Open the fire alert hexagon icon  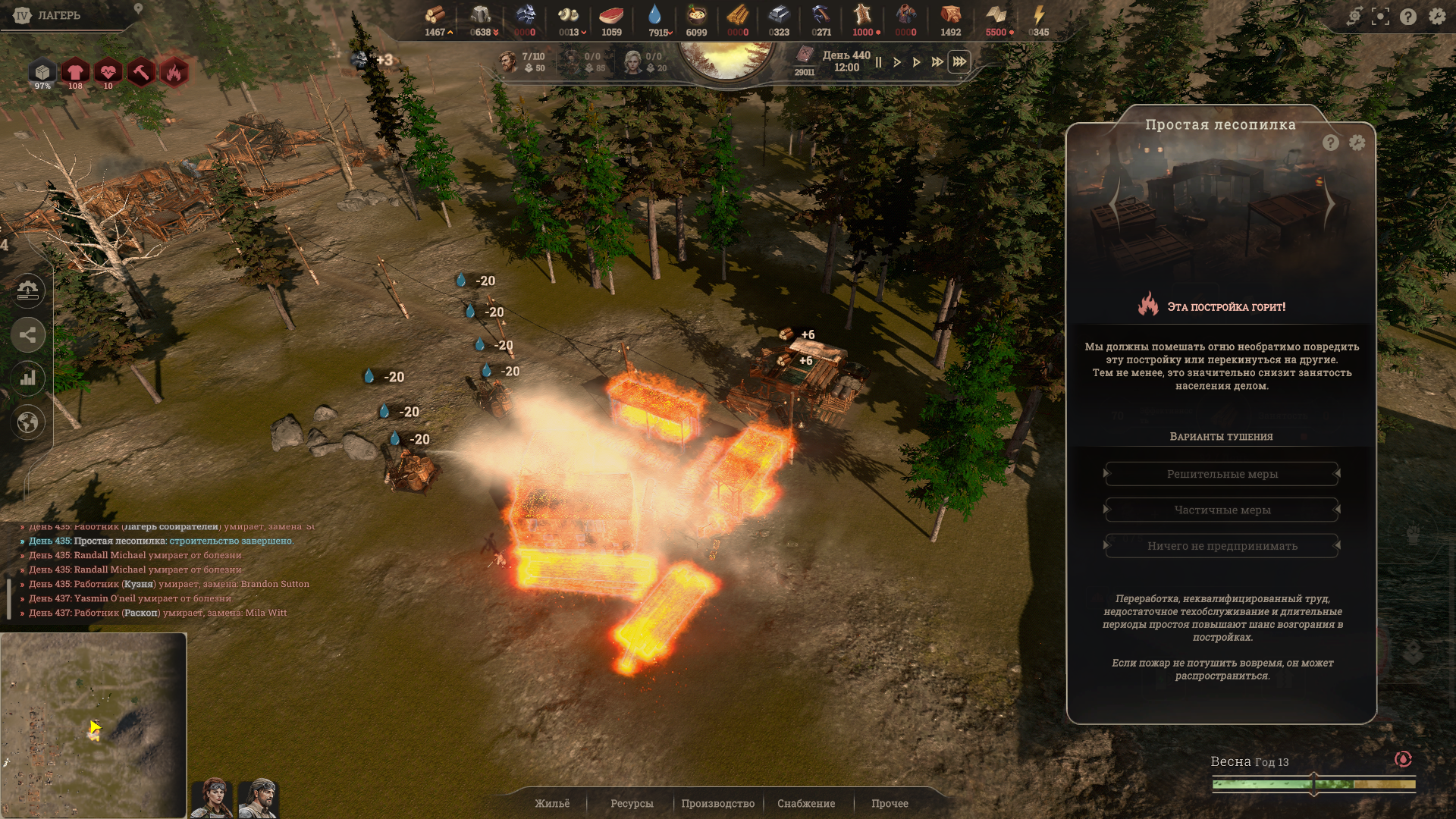click(x=174, y=72)
